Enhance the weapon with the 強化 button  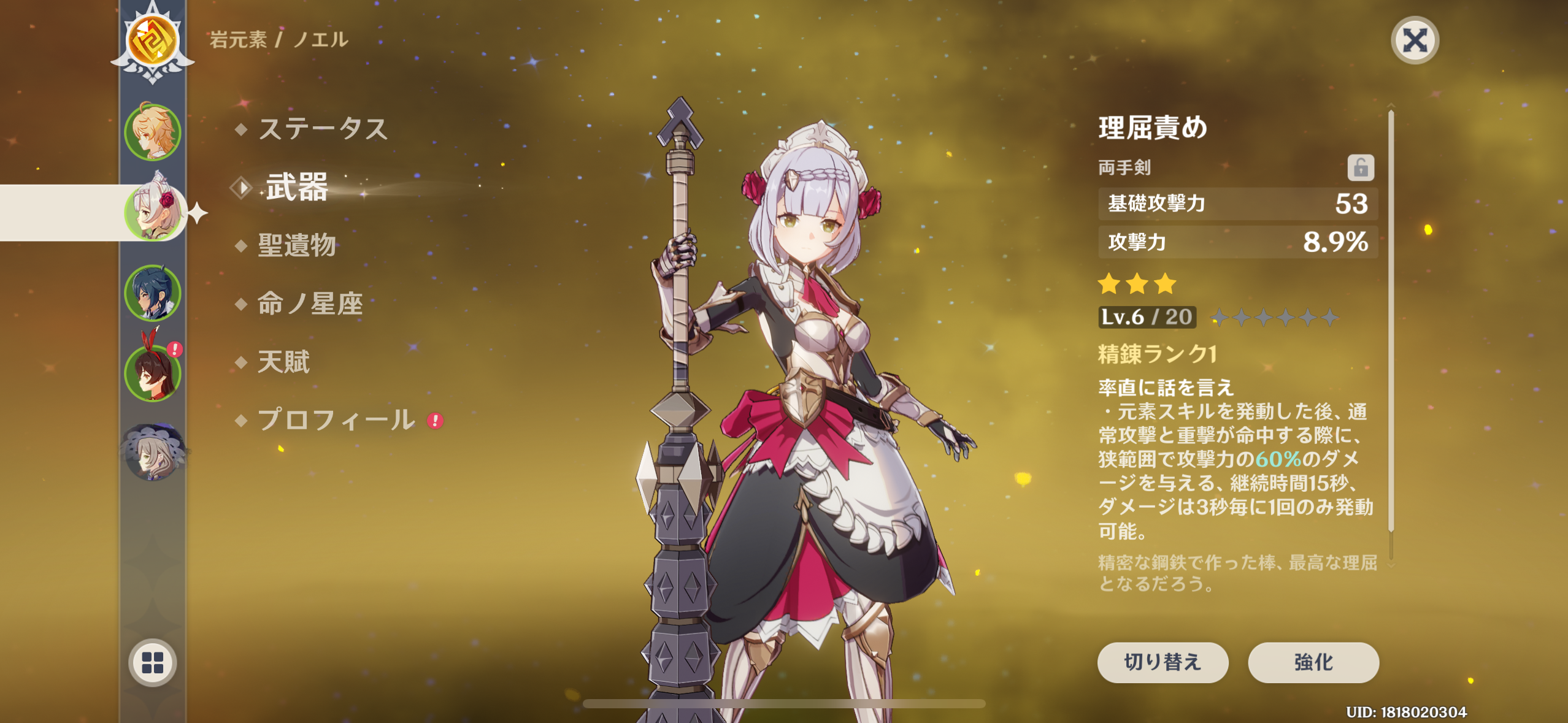click(x=1313, y=662)
